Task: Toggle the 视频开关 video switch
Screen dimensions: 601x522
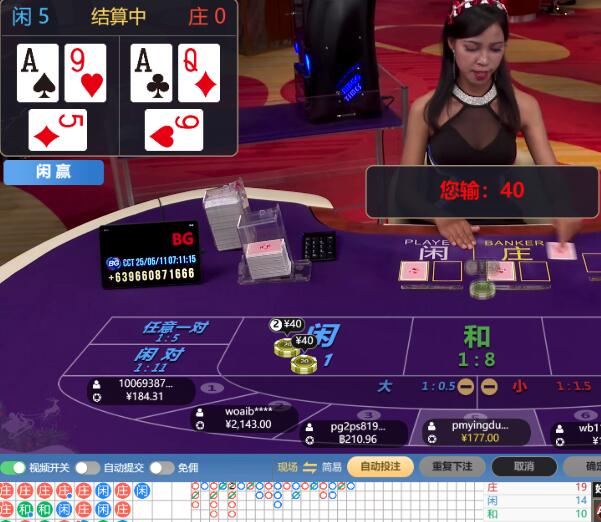Action: 14,467
